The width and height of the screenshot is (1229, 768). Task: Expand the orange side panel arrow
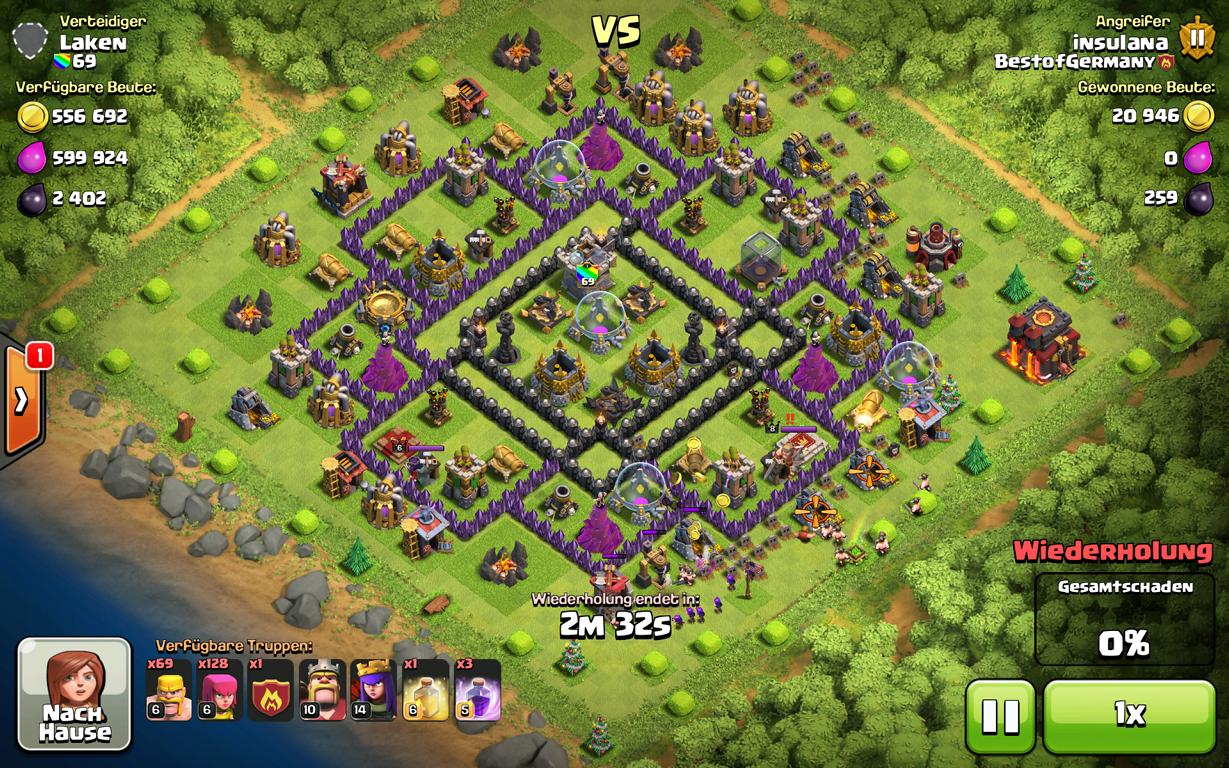21,400
